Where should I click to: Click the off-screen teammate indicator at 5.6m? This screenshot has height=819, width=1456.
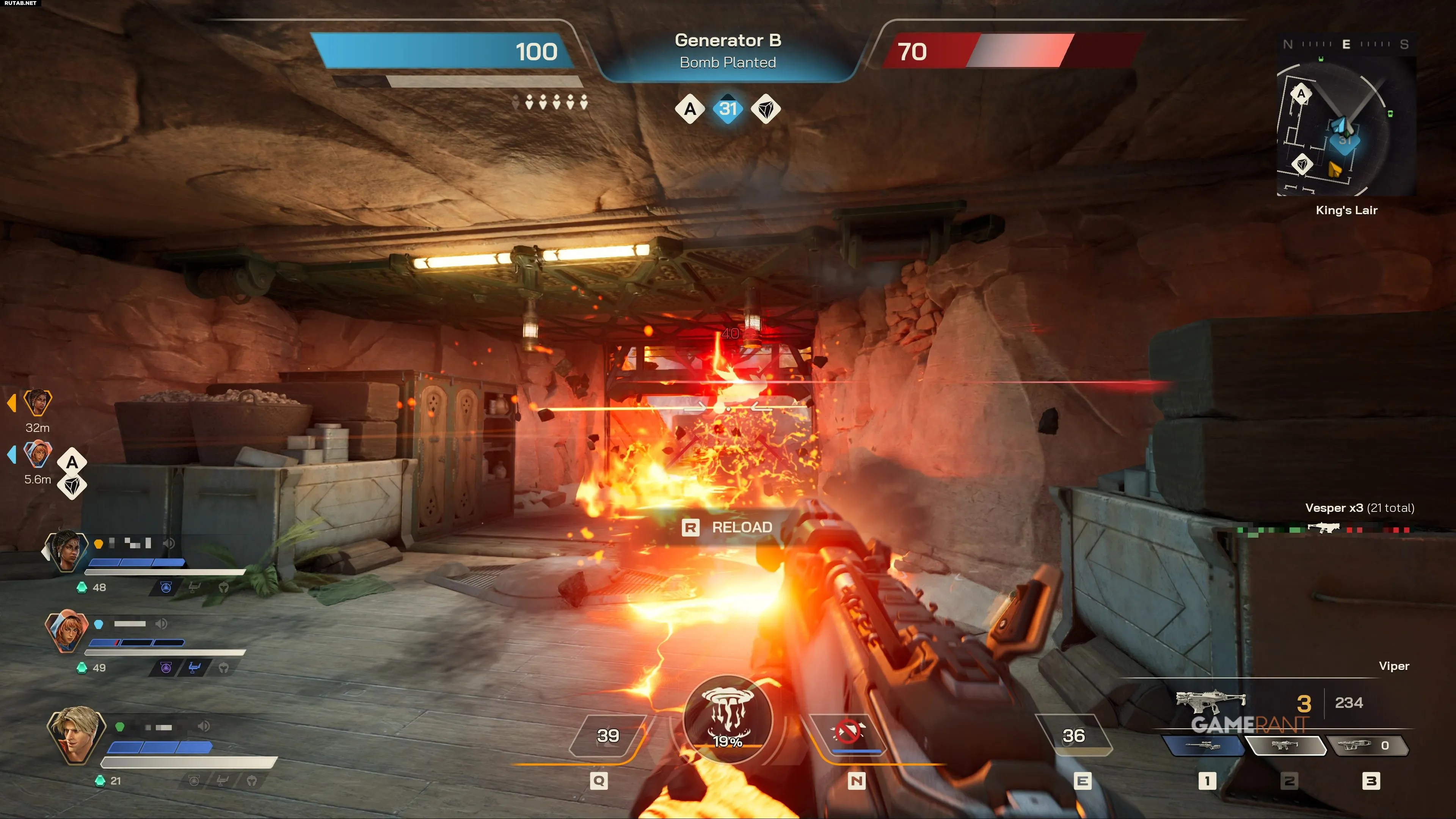click(x=37, y=454)
